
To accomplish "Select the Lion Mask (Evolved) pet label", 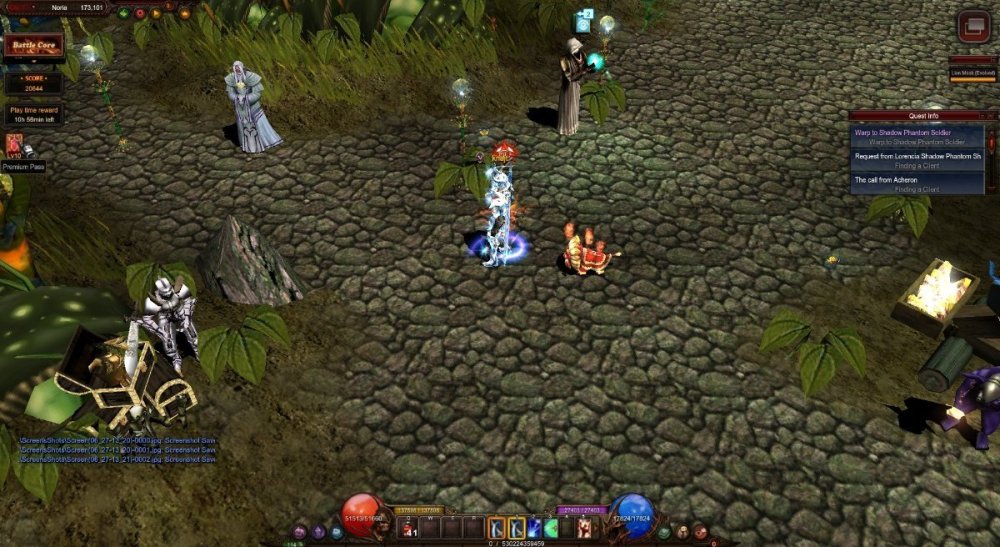I will pos(972,73).
